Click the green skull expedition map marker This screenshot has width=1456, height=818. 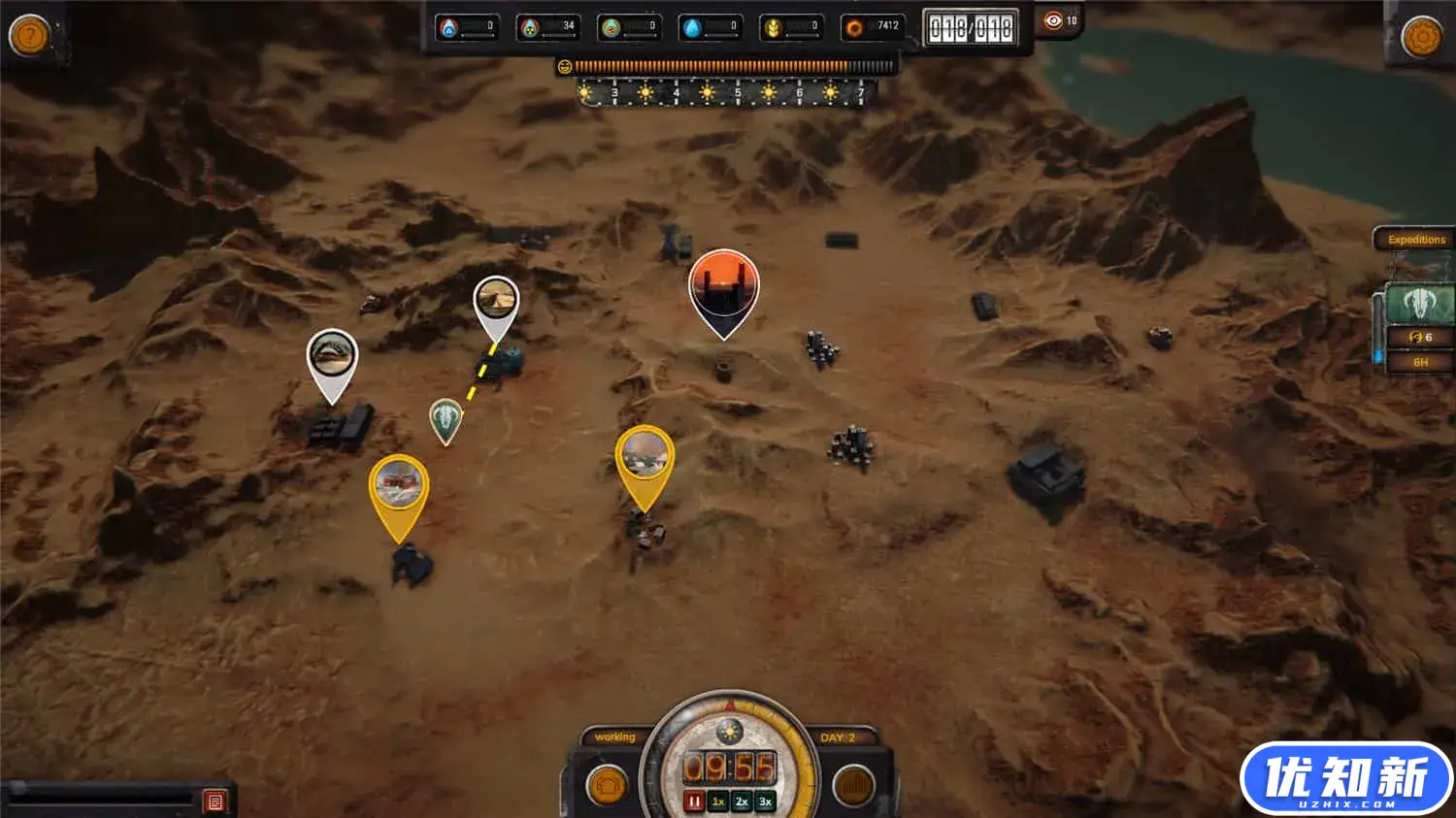pyautogui.click(x=446, y=419)
